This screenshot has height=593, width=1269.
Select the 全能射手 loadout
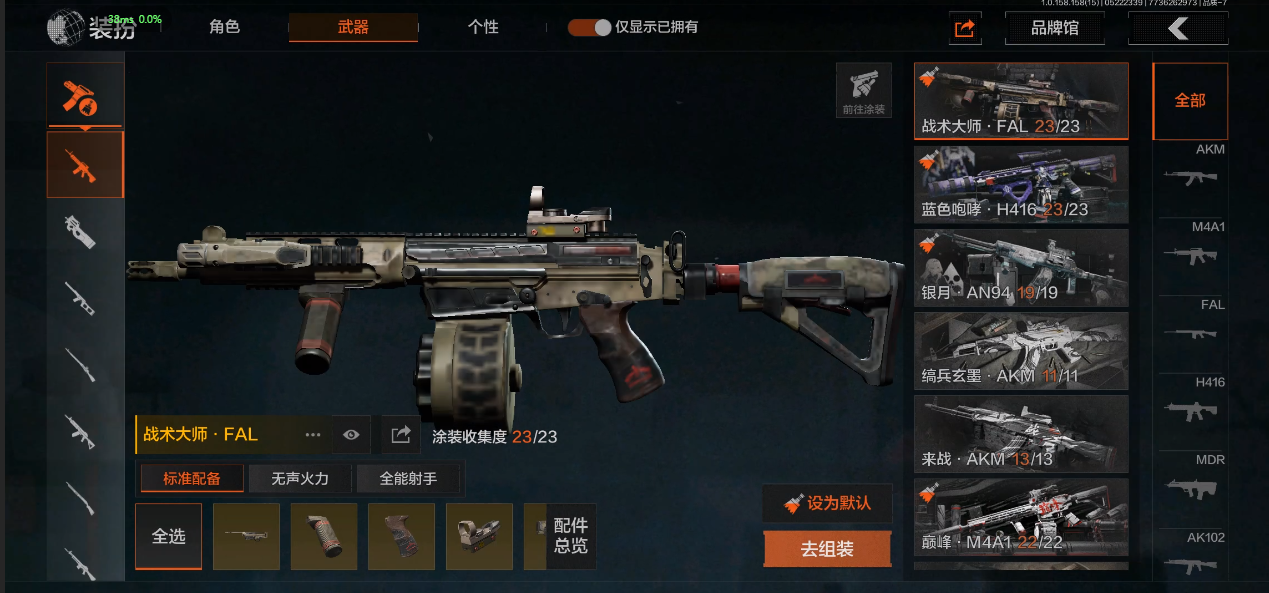click(x=408, y=479)
